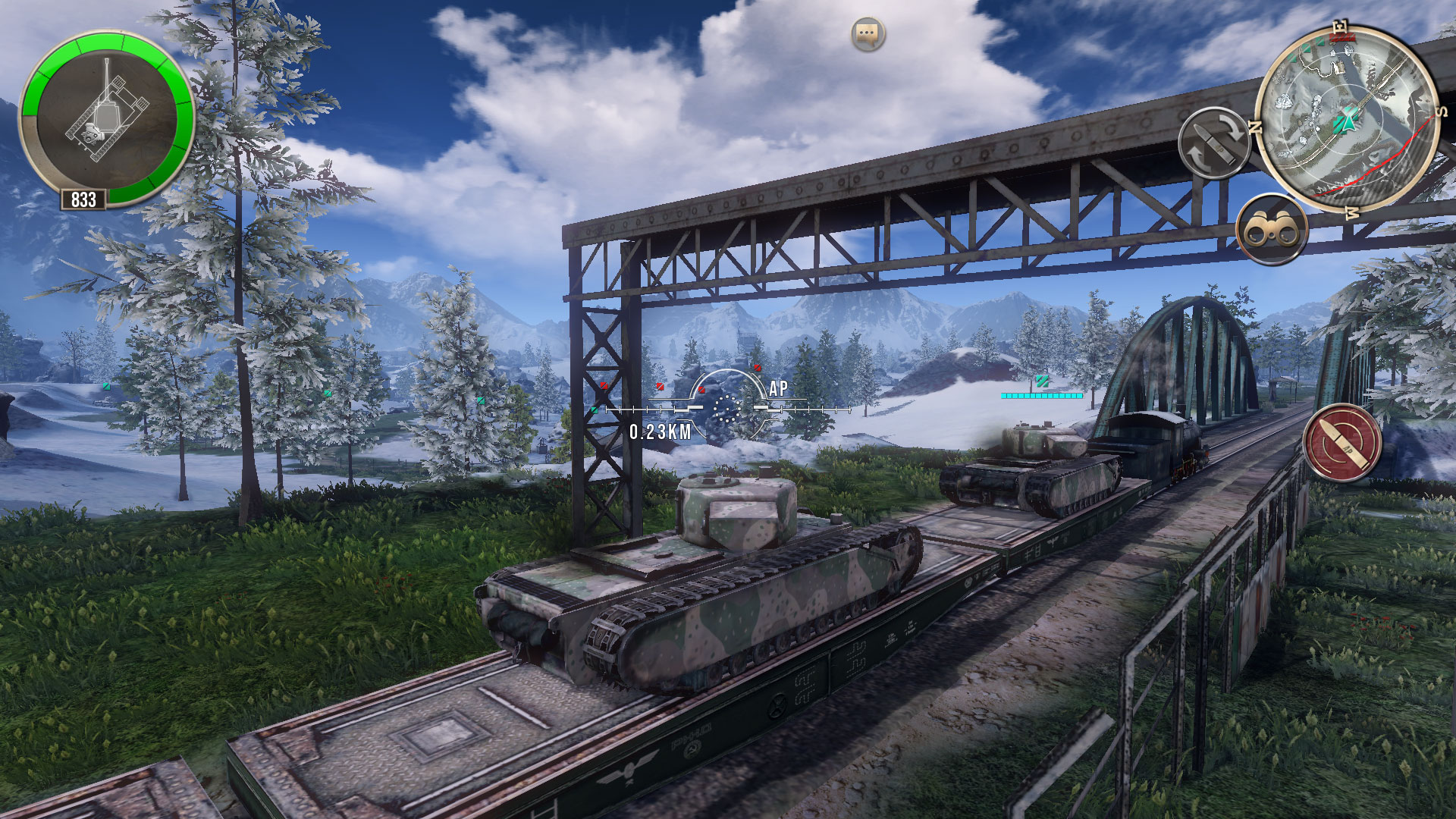1456x819 pixels.
Task: Fire the red AP shell button
Action: pos(1341,442)
